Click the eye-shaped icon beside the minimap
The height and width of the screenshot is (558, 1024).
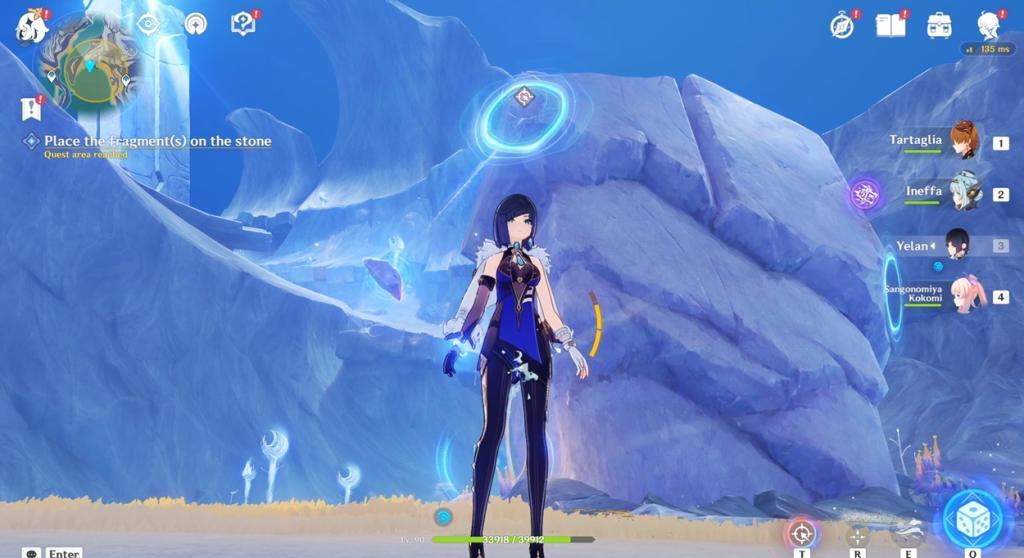[x=148, y=23]
